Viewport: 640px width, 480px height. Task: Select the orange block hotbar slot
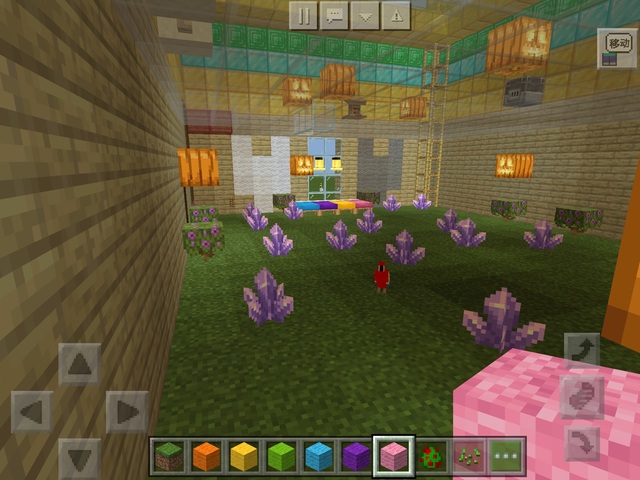point(206,457)
